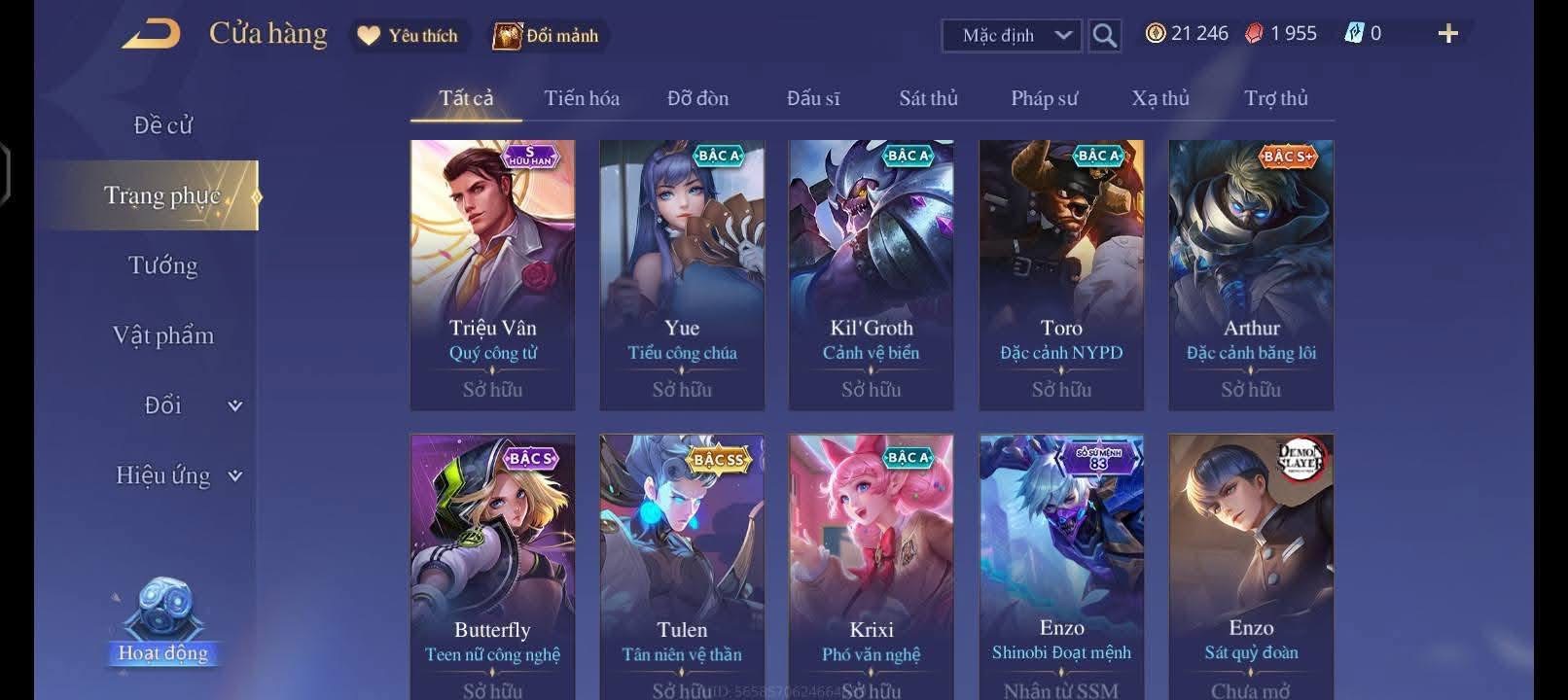Open the Mặc định sort dropdown
Viewport: 1568px width, 700px height.
[1016, 36]
